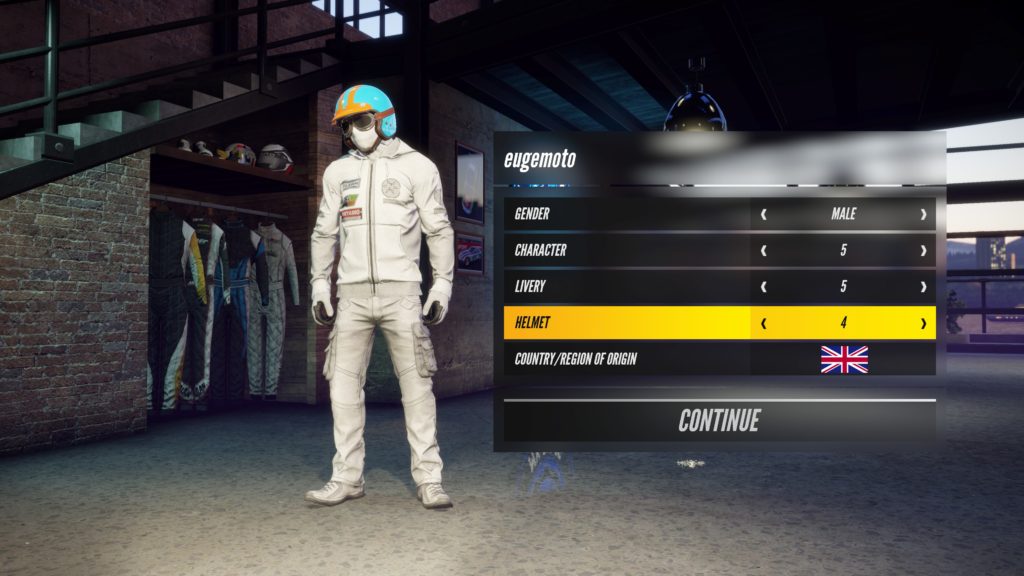Cycle to next Helmet design
This screenshot has height=576, width=1024.
pyautogui.click(x=922, y=323)
